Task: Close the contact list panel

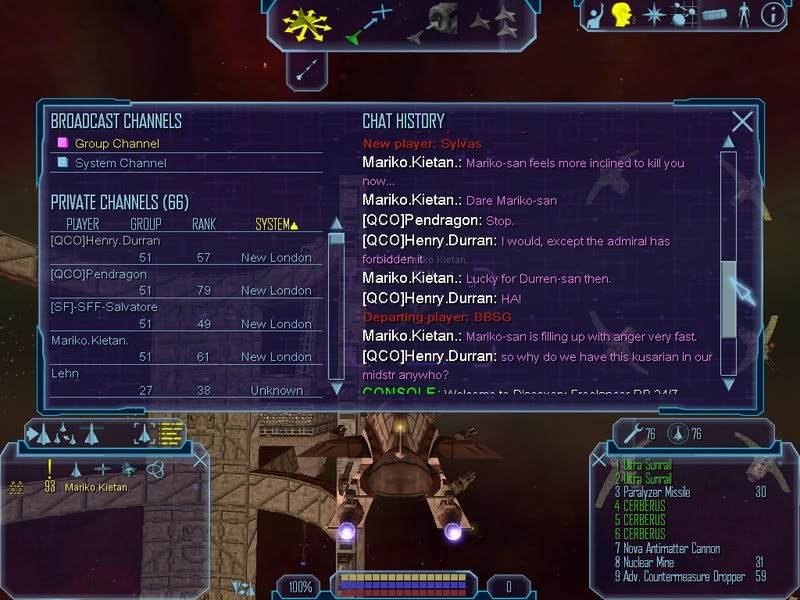Action: pyautogui.click(x=200, y=460)
